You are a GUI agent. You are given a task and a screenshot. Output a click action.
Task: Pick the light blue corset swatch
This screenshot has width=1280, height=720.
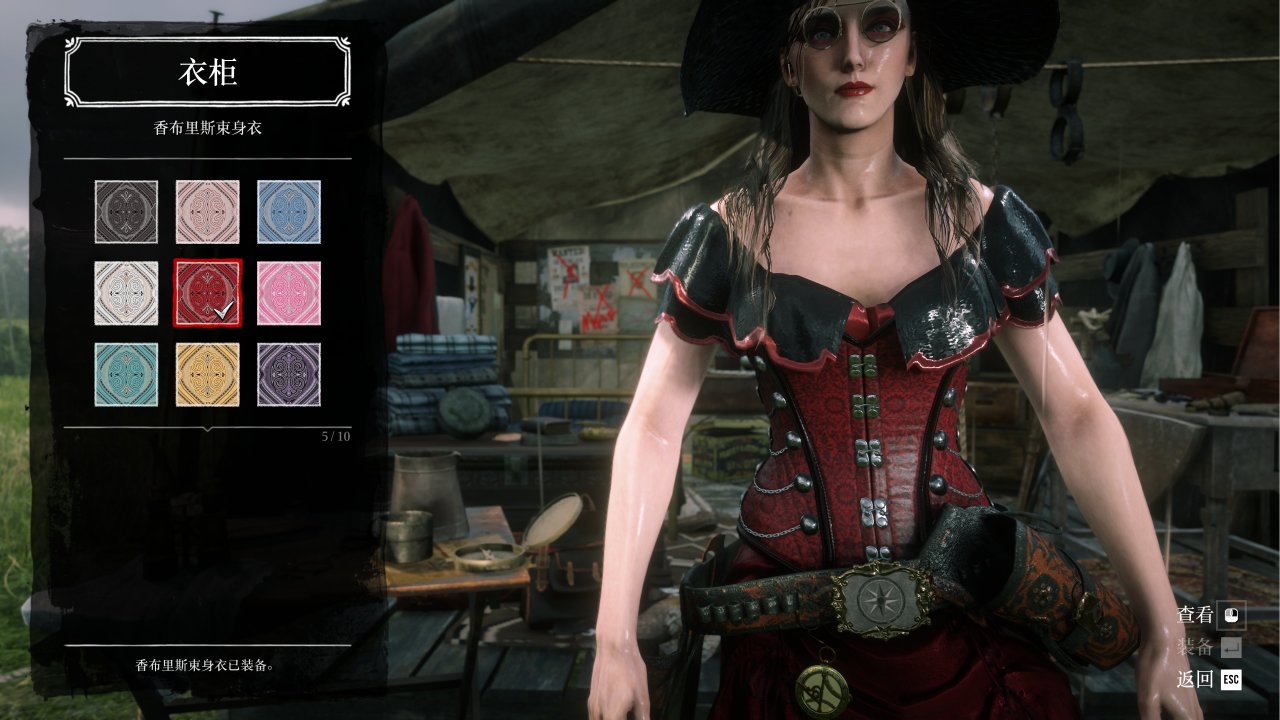pos(289,211)
